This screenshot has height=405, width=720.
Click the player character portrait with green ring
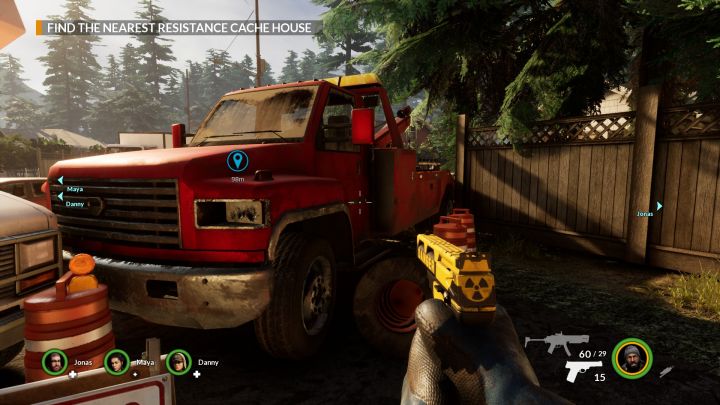click(x=632, y=358)
